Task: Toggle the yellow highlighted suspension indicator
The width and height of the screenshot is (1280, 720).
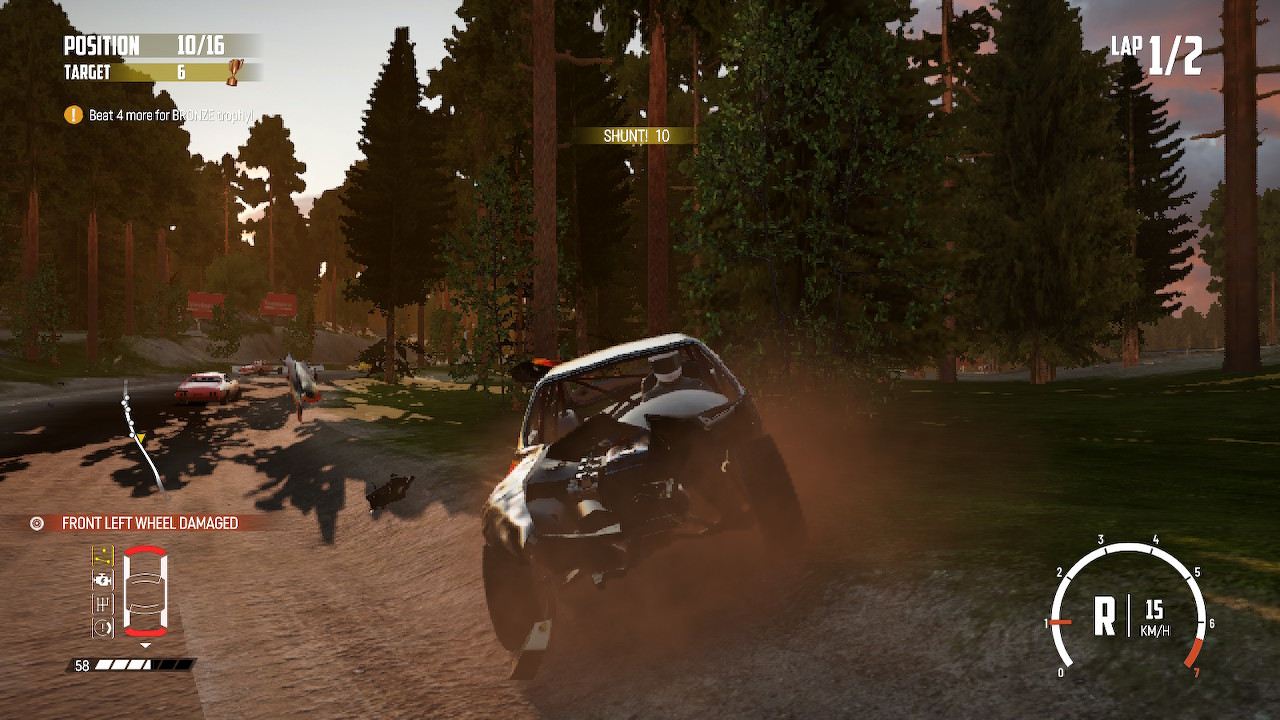Action: [x=103, y=555]
